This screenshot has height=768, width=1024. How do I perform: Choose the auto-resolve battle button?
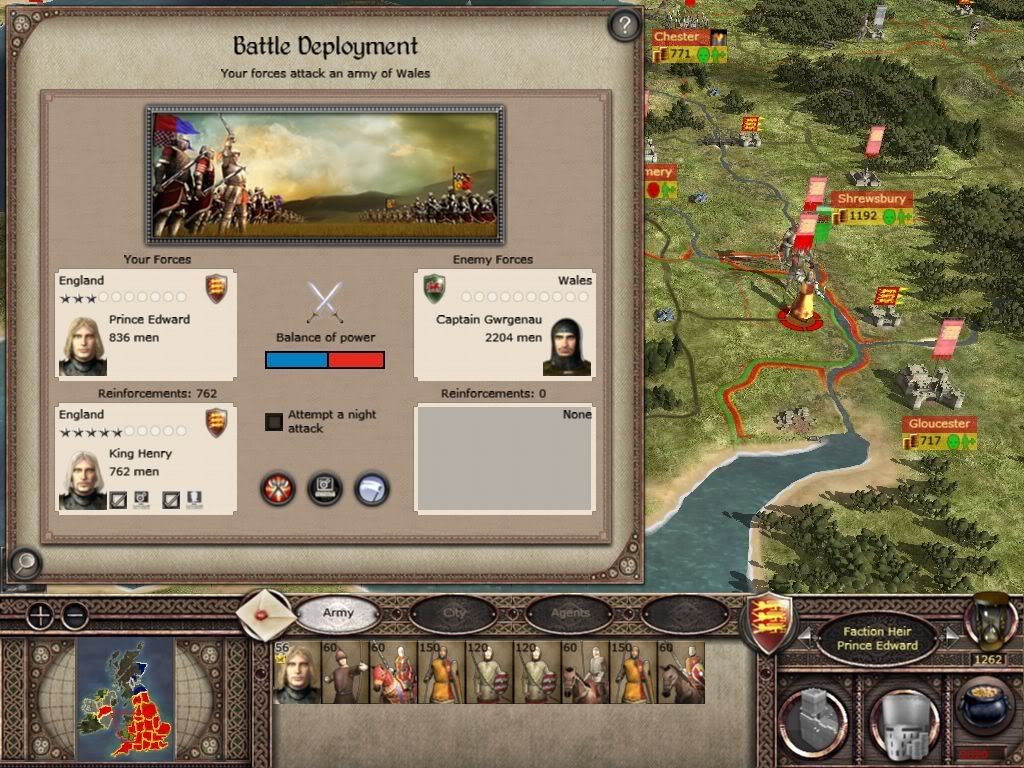pyautogui.click(x=325, y=488)
